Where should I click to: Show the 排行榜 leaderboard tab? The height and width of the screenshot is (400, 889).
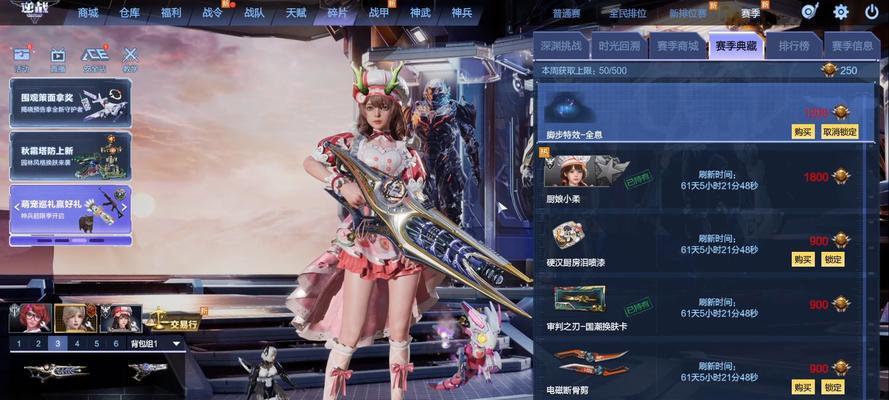coord(794,46)
